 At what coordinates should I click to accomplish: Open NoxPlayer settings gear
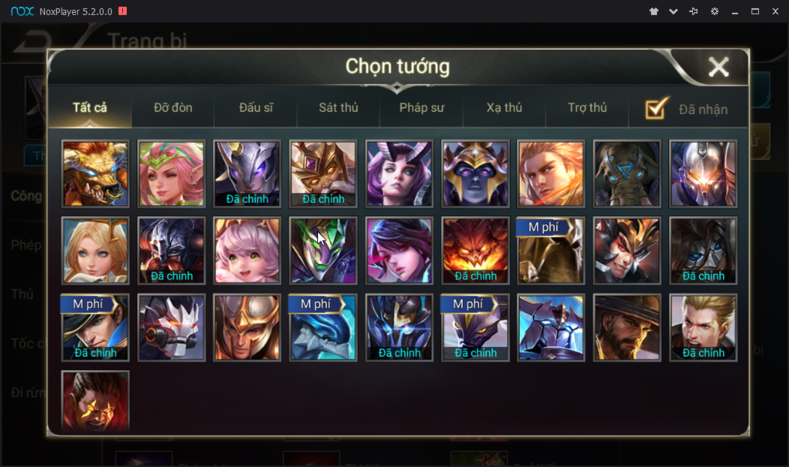[714, 12]
